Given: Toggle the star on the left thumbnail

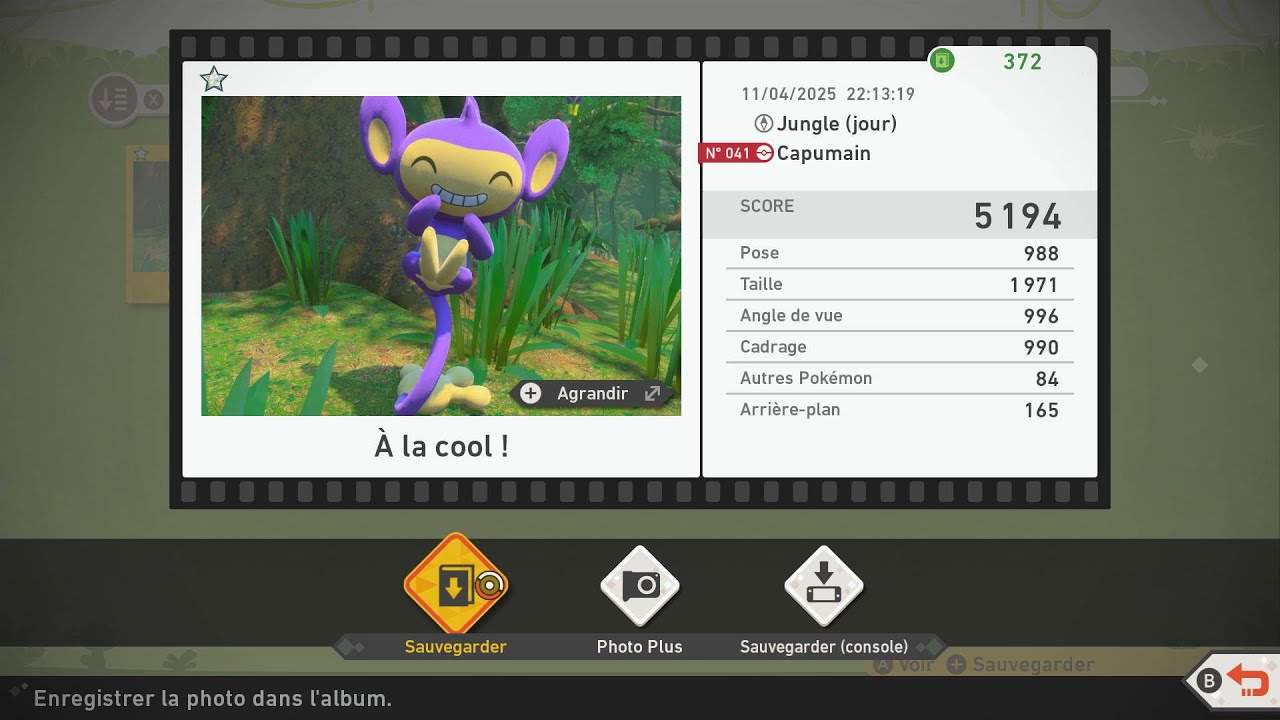Looking at the screenshot, I should 141,152.
